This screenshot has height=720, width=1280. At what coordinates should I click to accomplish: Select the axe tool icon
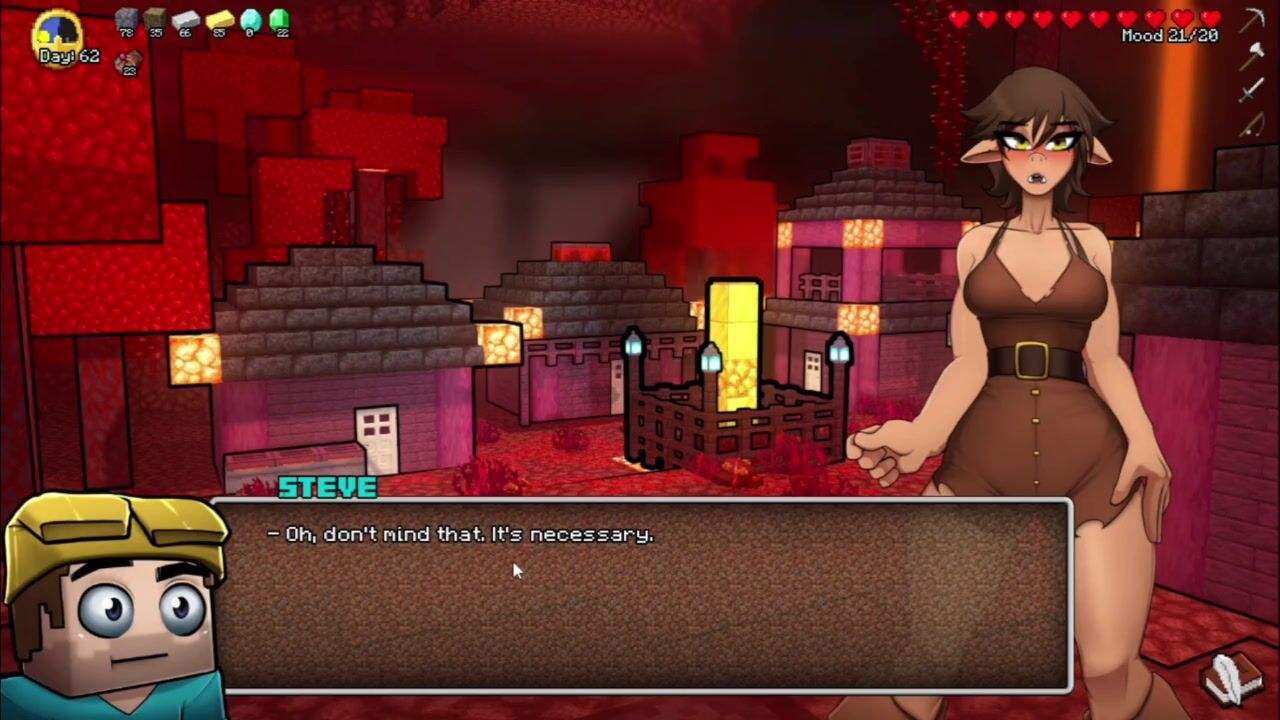[x=1253, y=55]
